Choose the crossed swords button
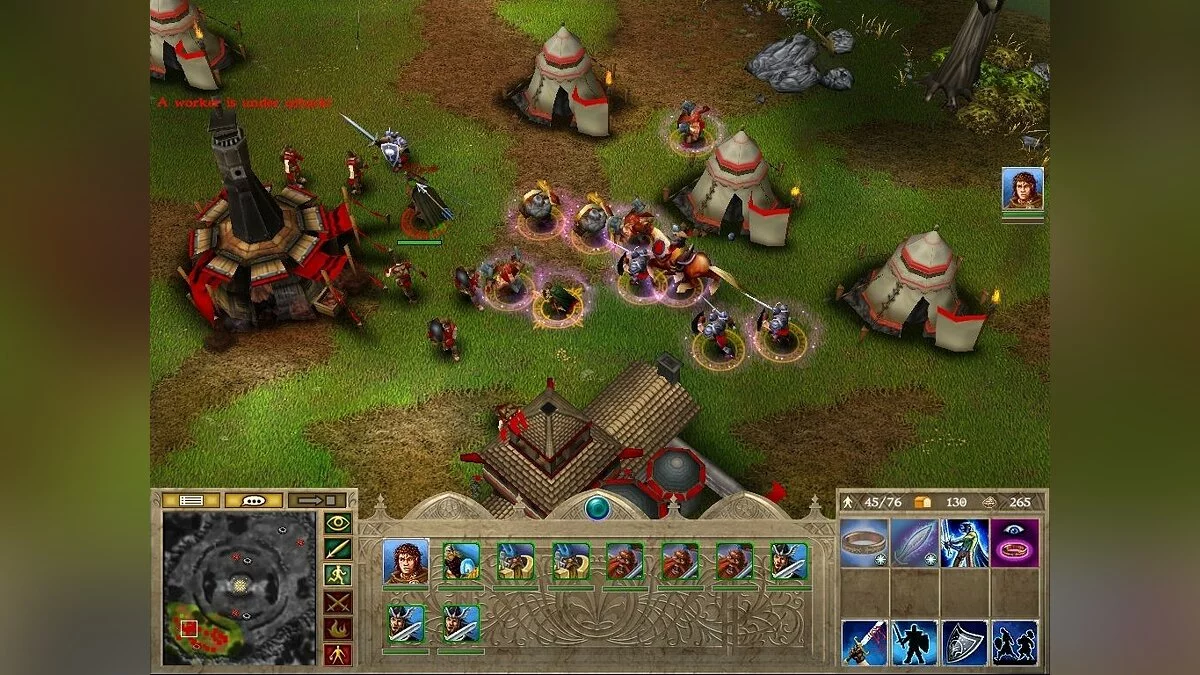This screenshot has height=675, width=1200. [337, 602]
